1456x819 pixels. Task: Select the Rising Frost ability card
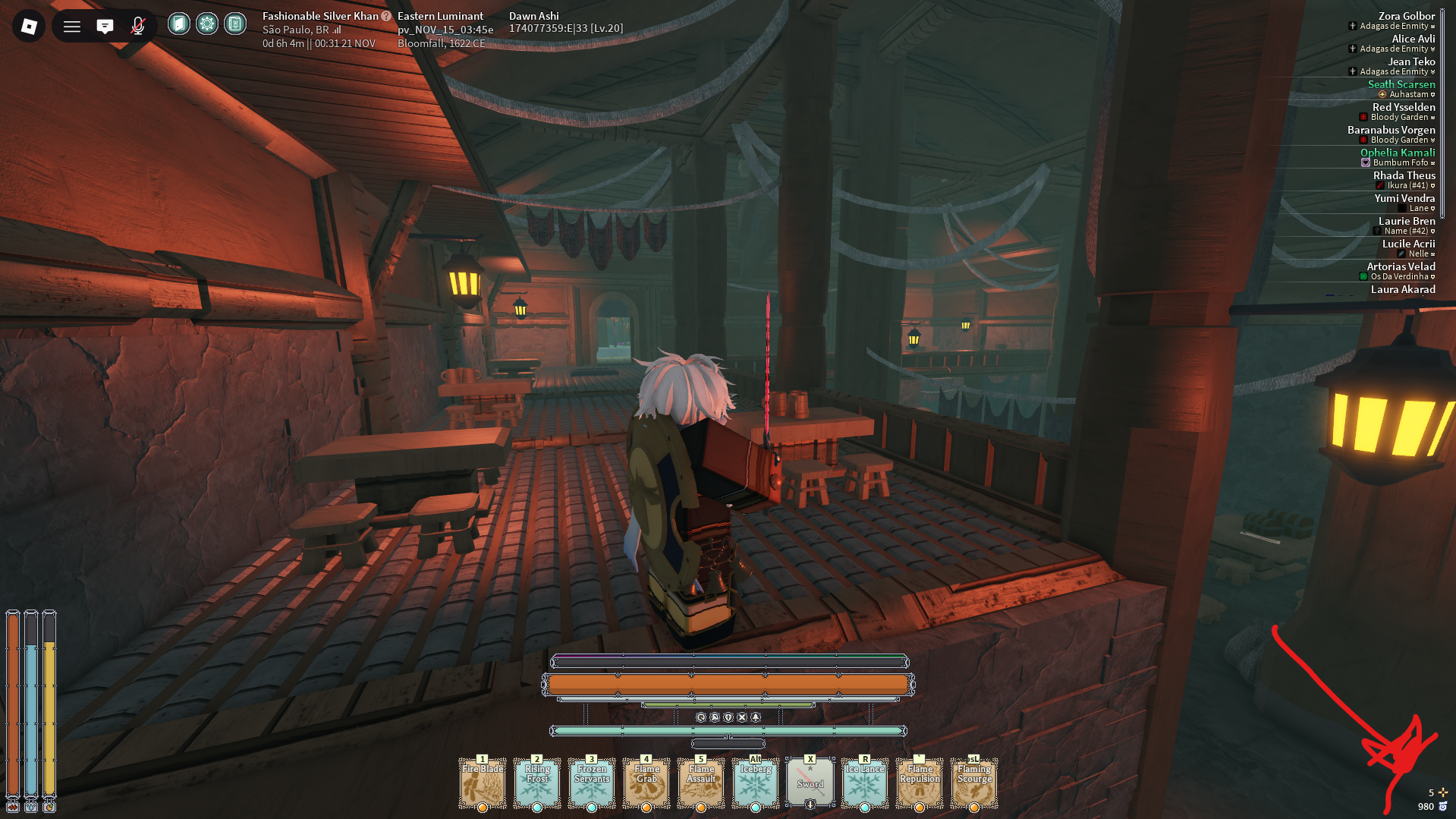pyautogui.click(x=537, y=783)
